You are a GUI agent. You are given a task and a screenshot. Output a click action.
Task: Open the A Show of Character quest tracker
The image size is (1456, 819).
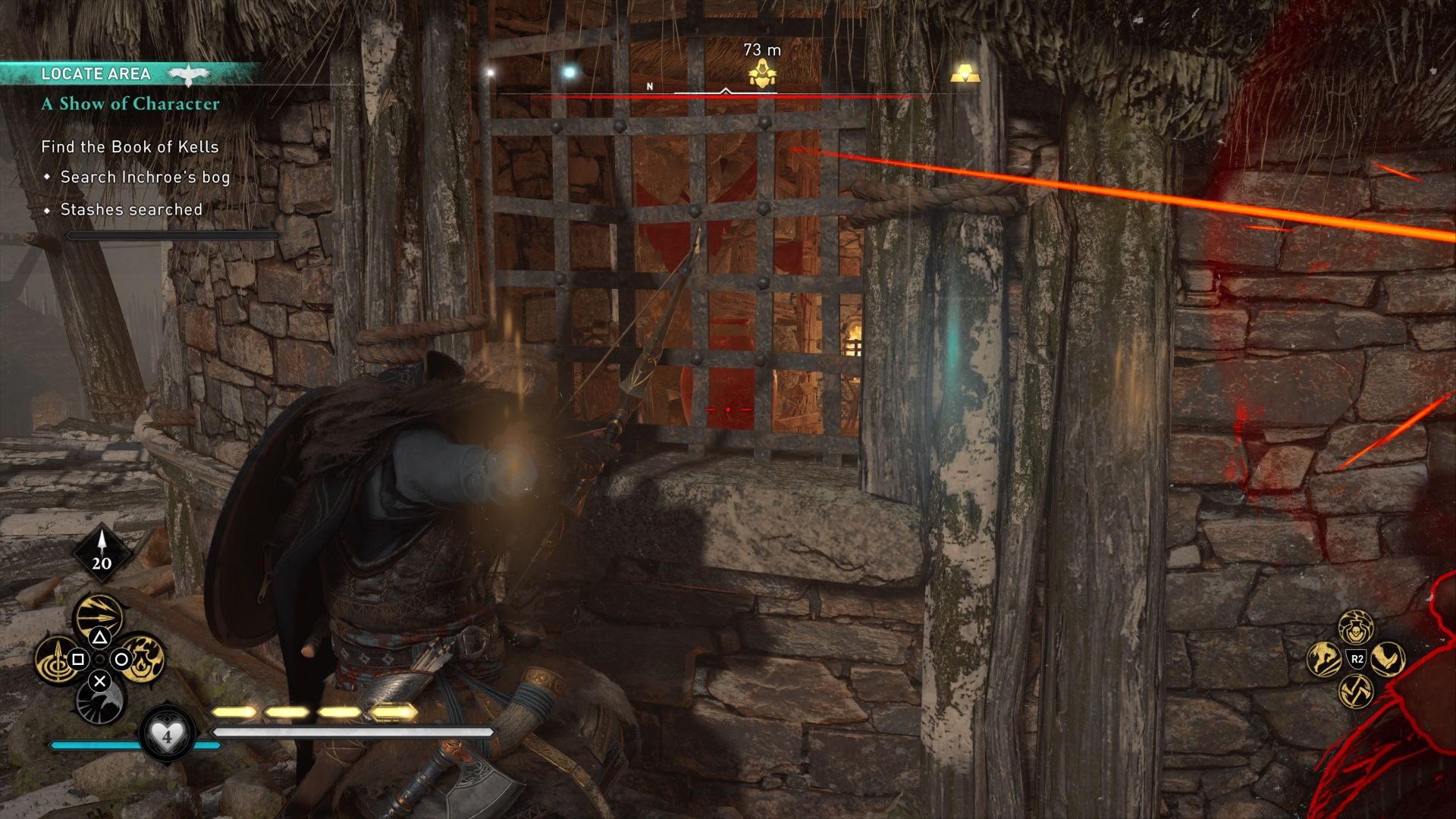[x=130, y=104]
